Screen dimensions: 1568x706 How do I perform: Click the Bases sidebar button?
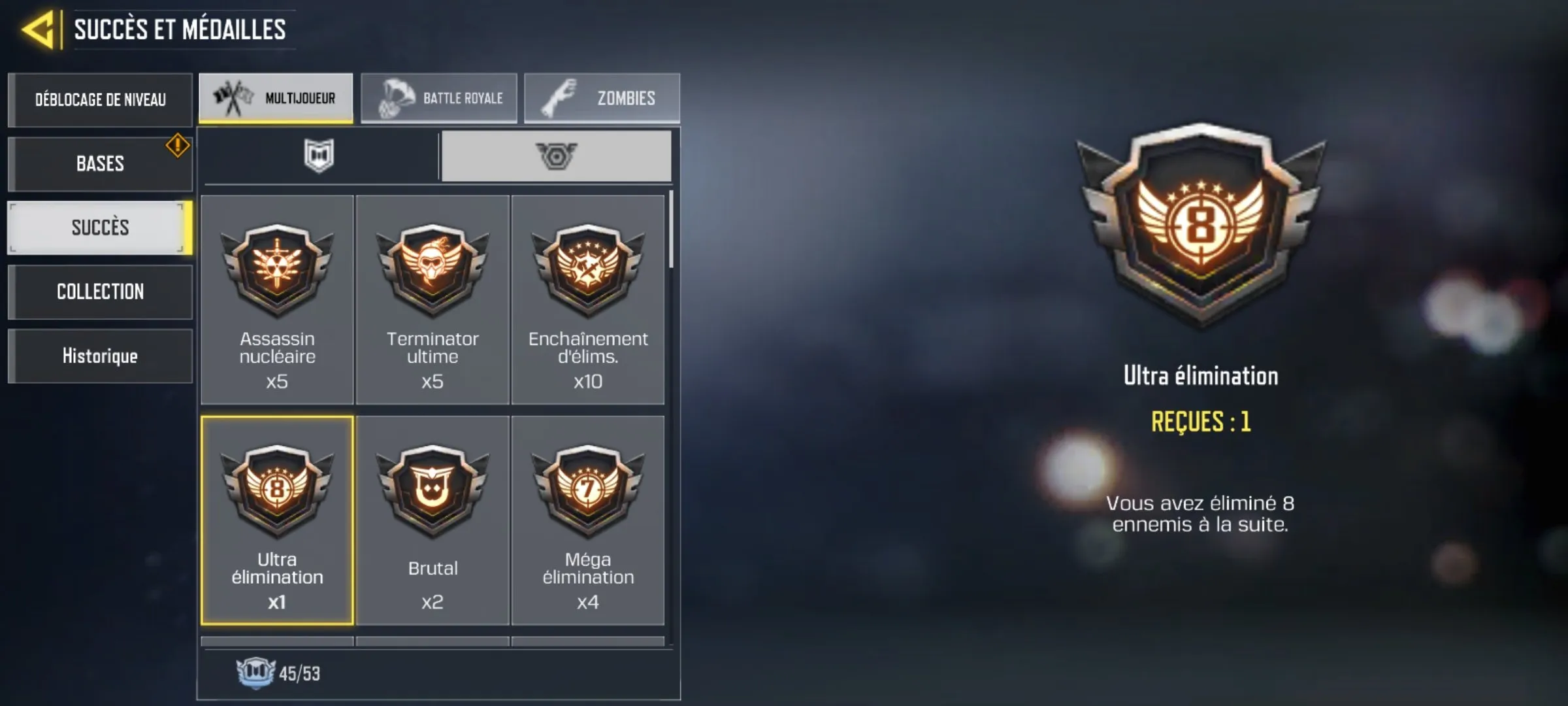(100, 163)
